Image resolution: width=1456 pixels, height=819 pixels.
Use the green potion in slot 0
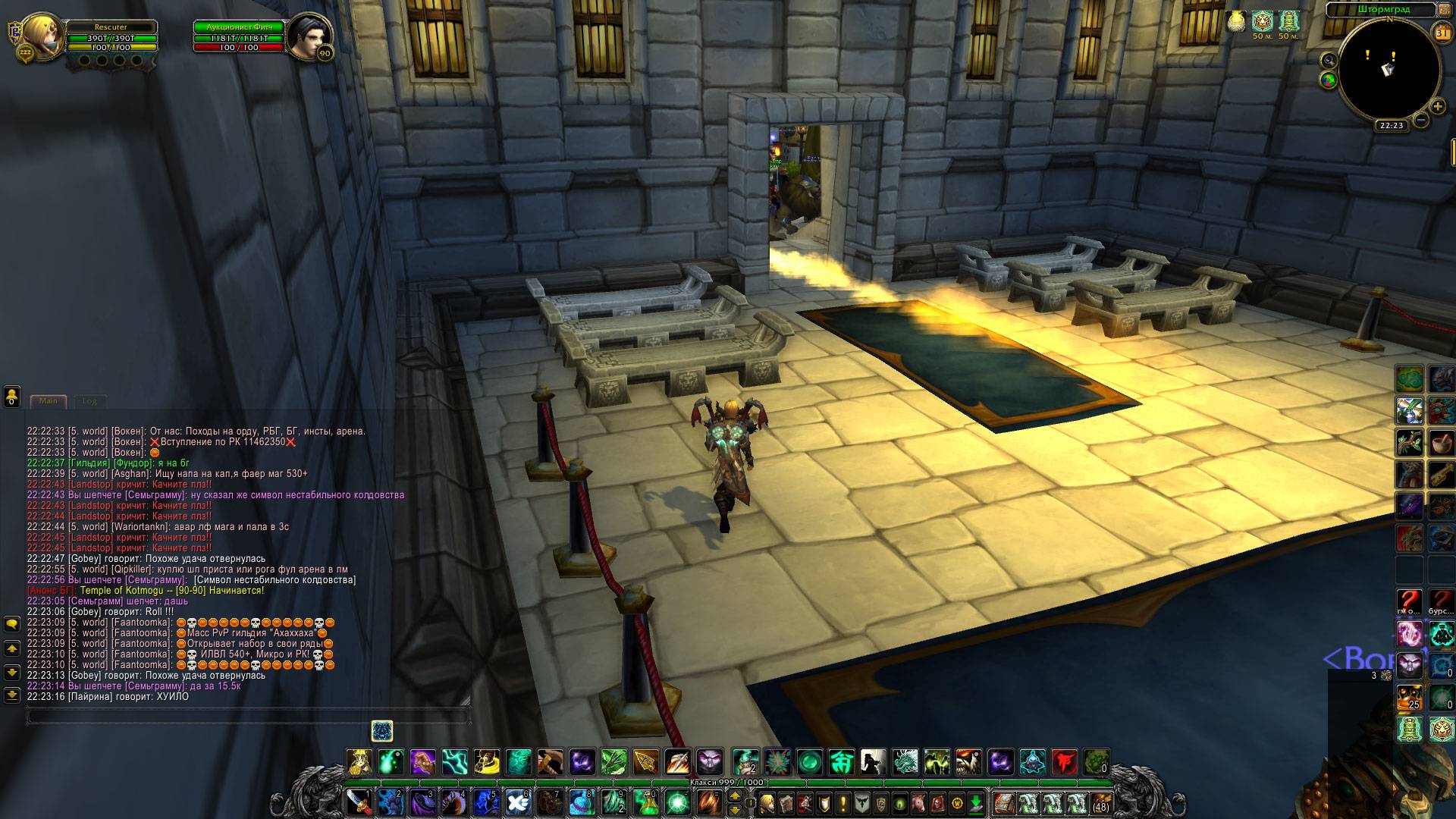click(650, 802)
